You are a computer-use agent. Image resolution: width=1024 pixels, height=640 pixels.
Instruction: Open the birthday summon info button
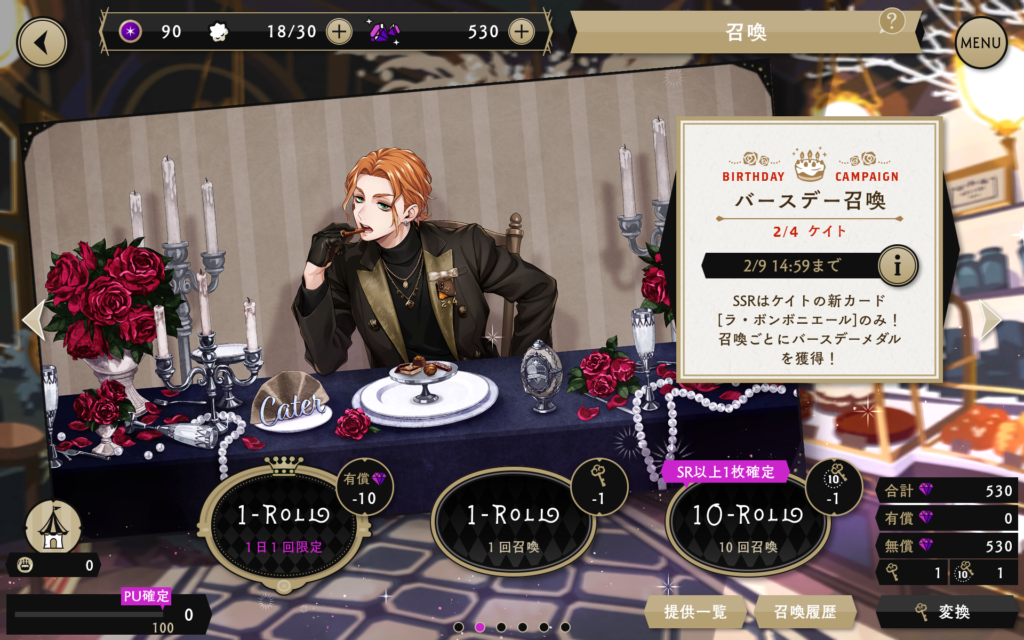(x=897, y=267)
